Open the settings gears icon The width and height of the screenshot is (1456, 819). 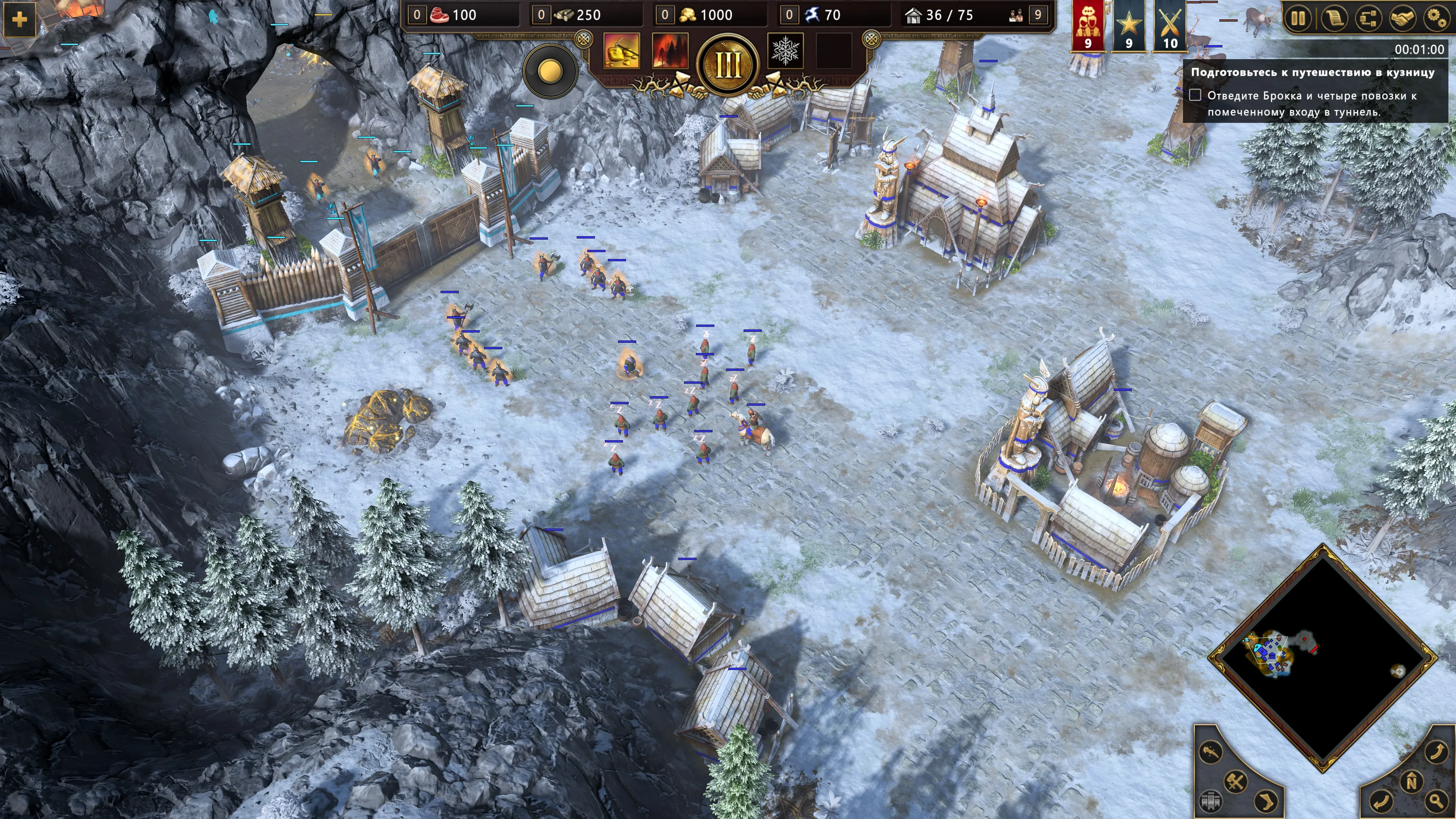click(1436, 18)
